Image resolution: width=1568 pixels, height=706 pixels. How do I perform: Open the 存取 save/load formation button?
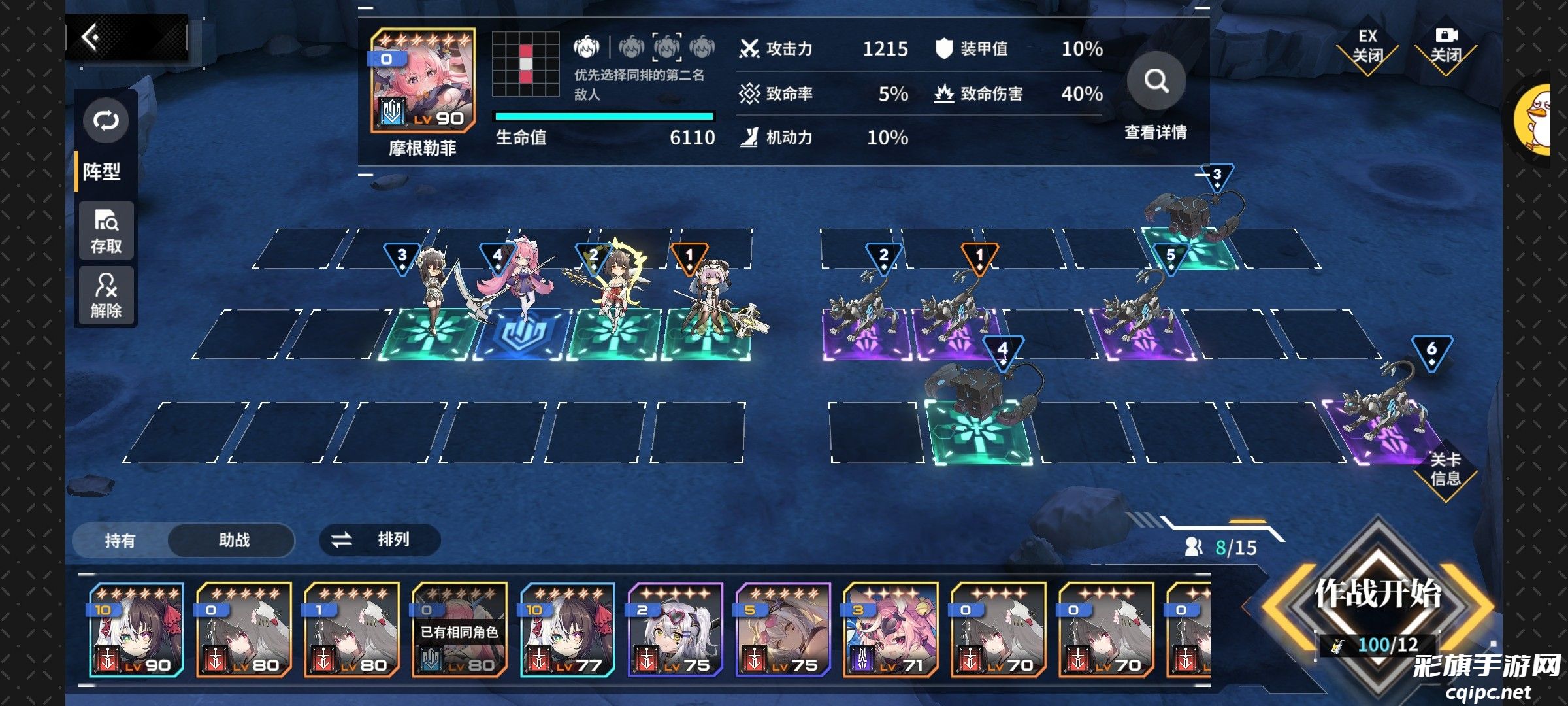[106, 231]
